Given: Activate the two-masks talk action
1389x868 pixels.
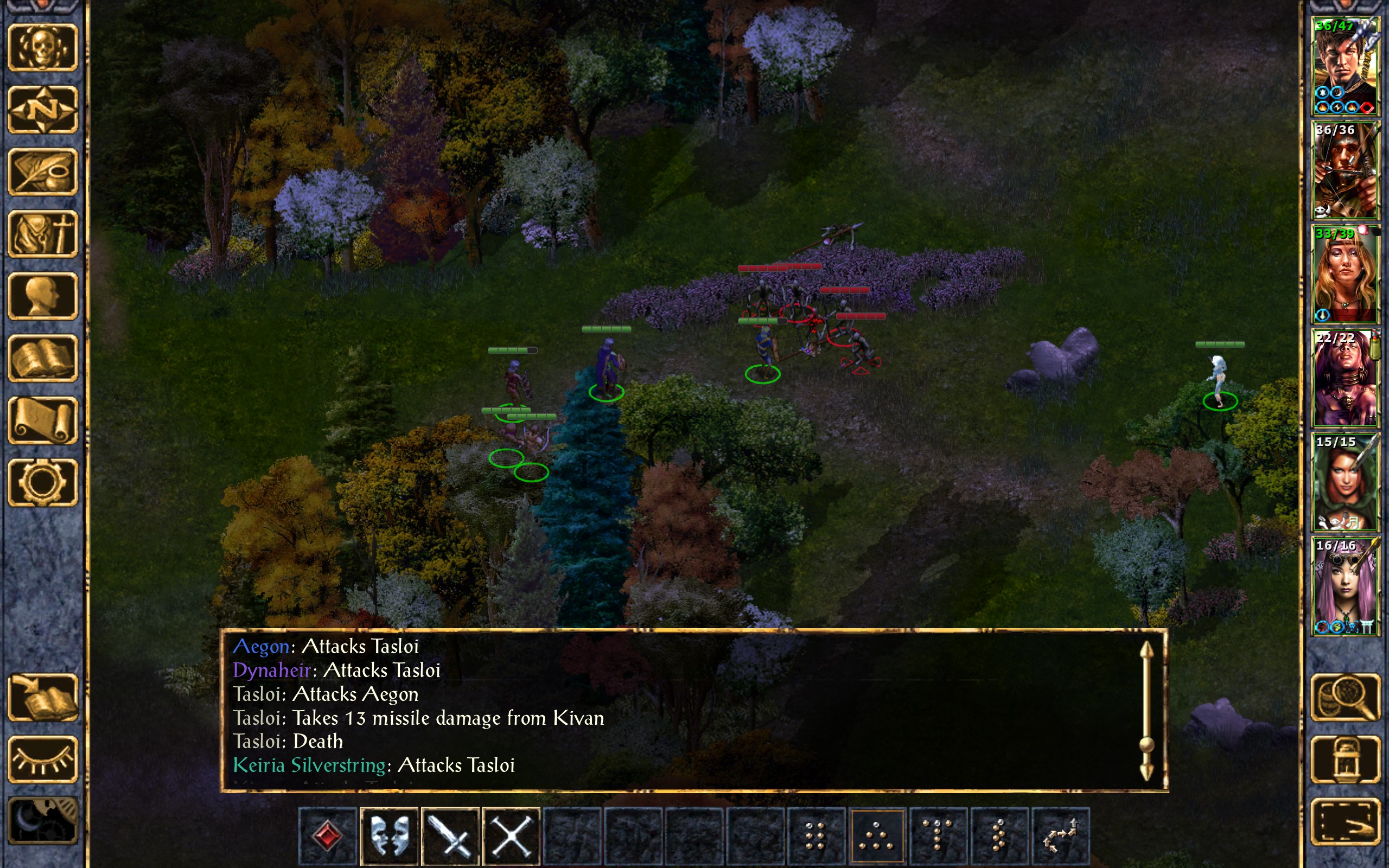Looking at the screenshot, I should 390,835.
